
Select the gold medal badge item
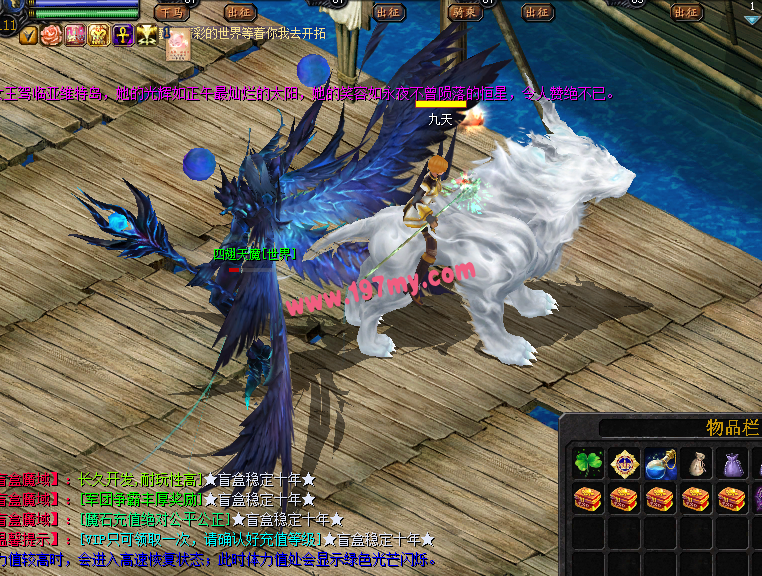(624, 463)
